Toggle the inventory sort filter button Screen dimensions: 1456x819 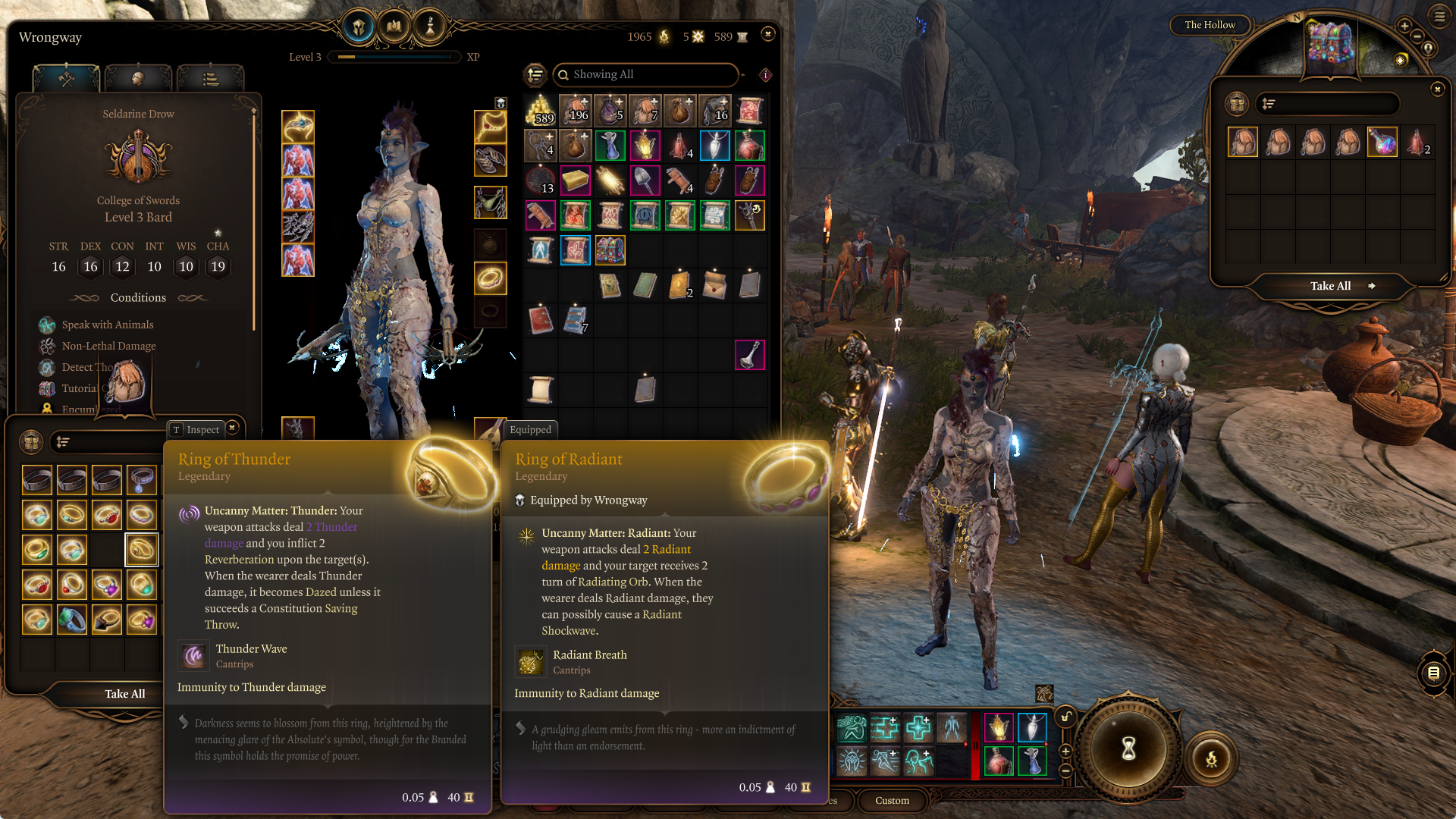pyautogui.click(x=535, y=74)
